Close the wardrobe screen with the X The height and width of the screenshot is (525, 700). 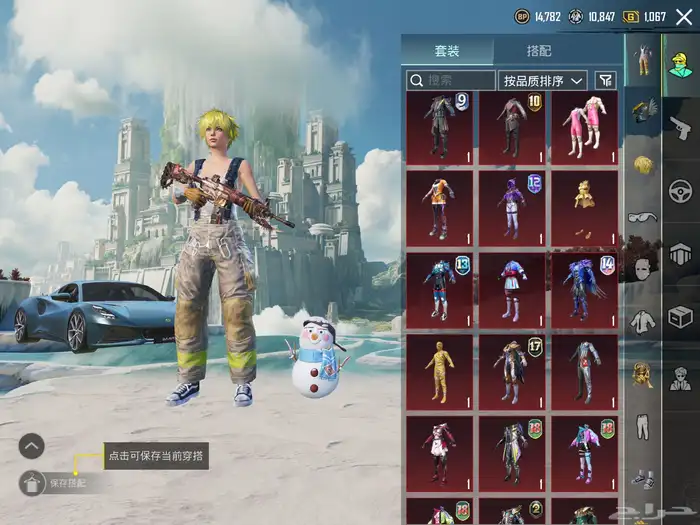click(684, 16)
